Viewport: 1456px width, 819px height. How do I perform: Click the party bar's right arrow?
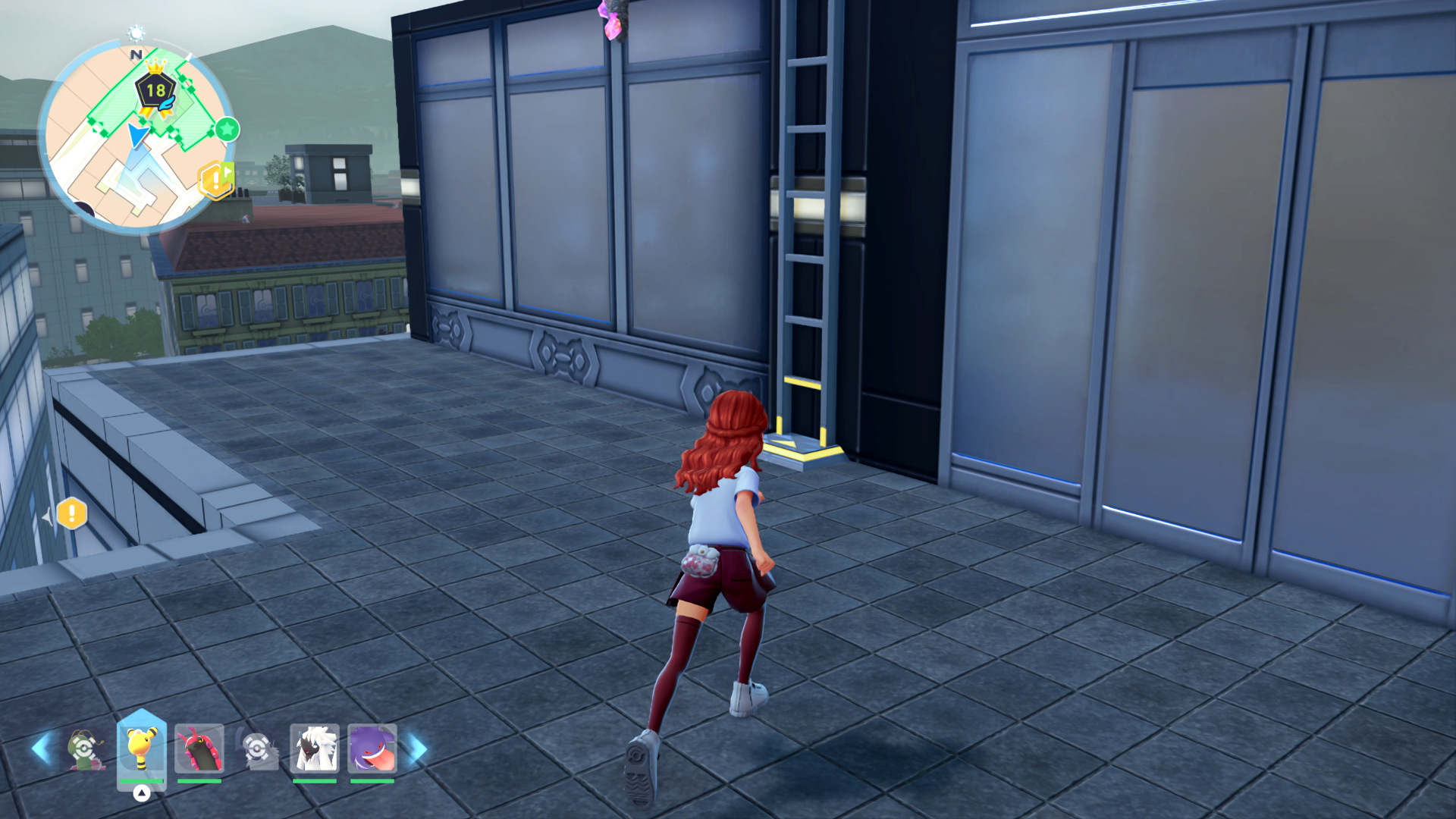coord(417,749)
